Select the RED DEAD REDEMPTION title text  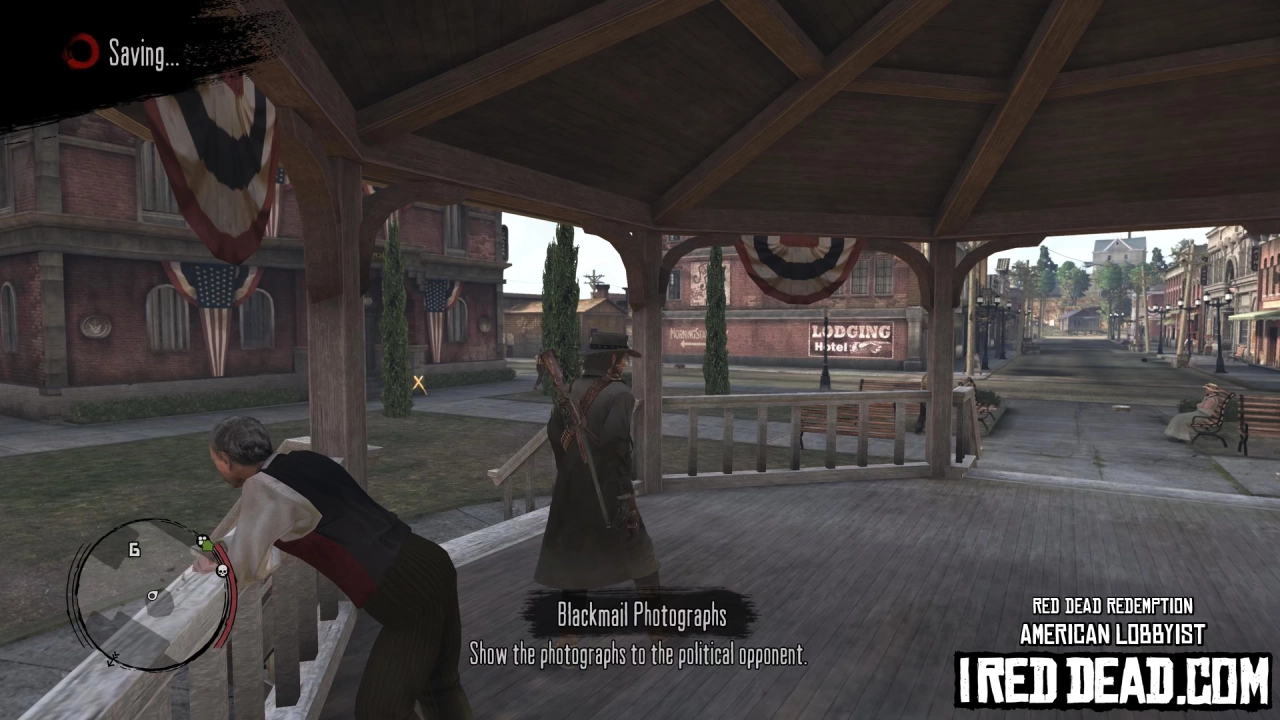pos(1113,606)
